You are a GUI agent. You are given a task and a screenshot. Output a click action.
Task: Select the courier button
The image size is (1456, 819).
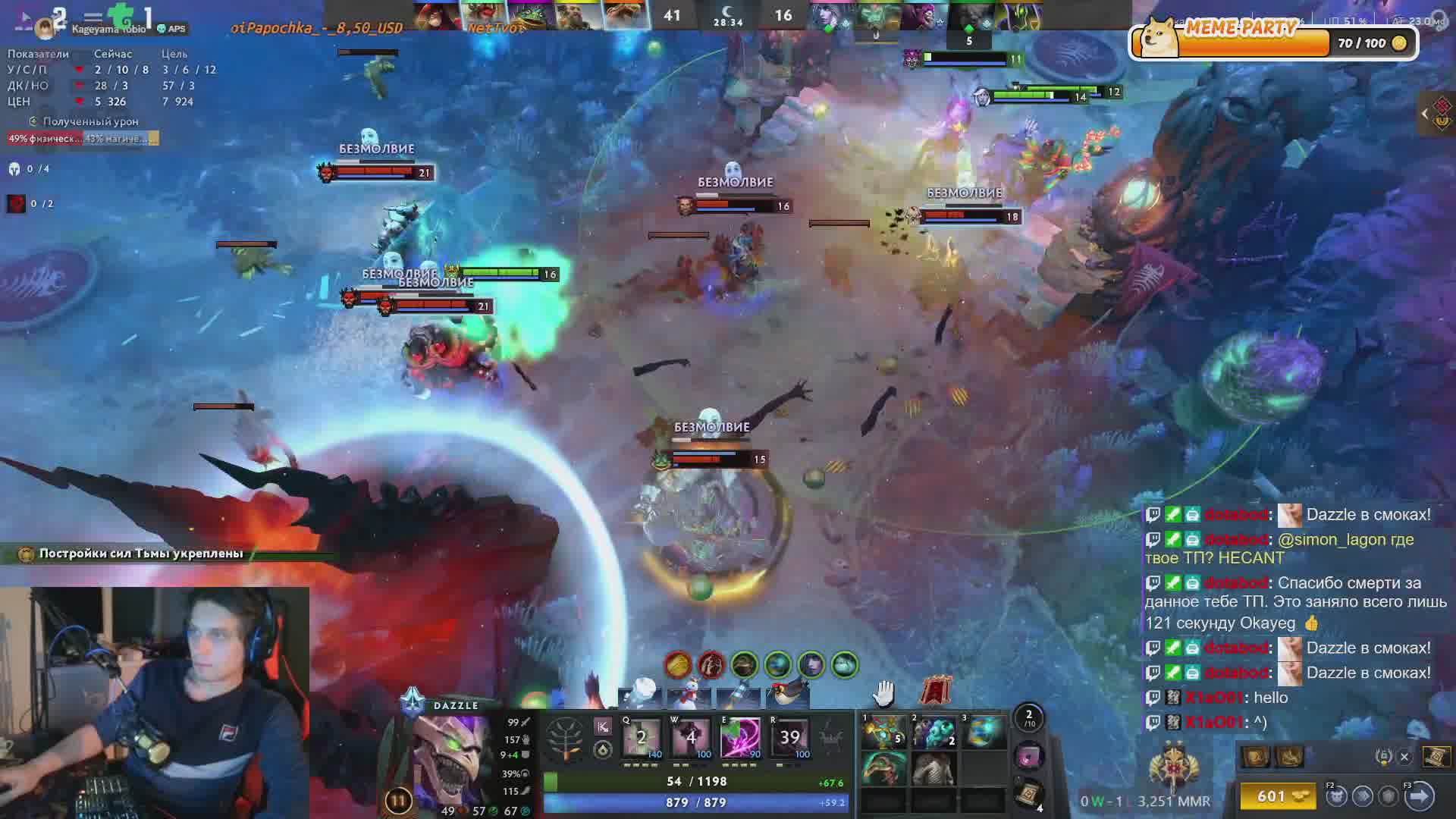pyautogui.click(x=1336, y=796)
